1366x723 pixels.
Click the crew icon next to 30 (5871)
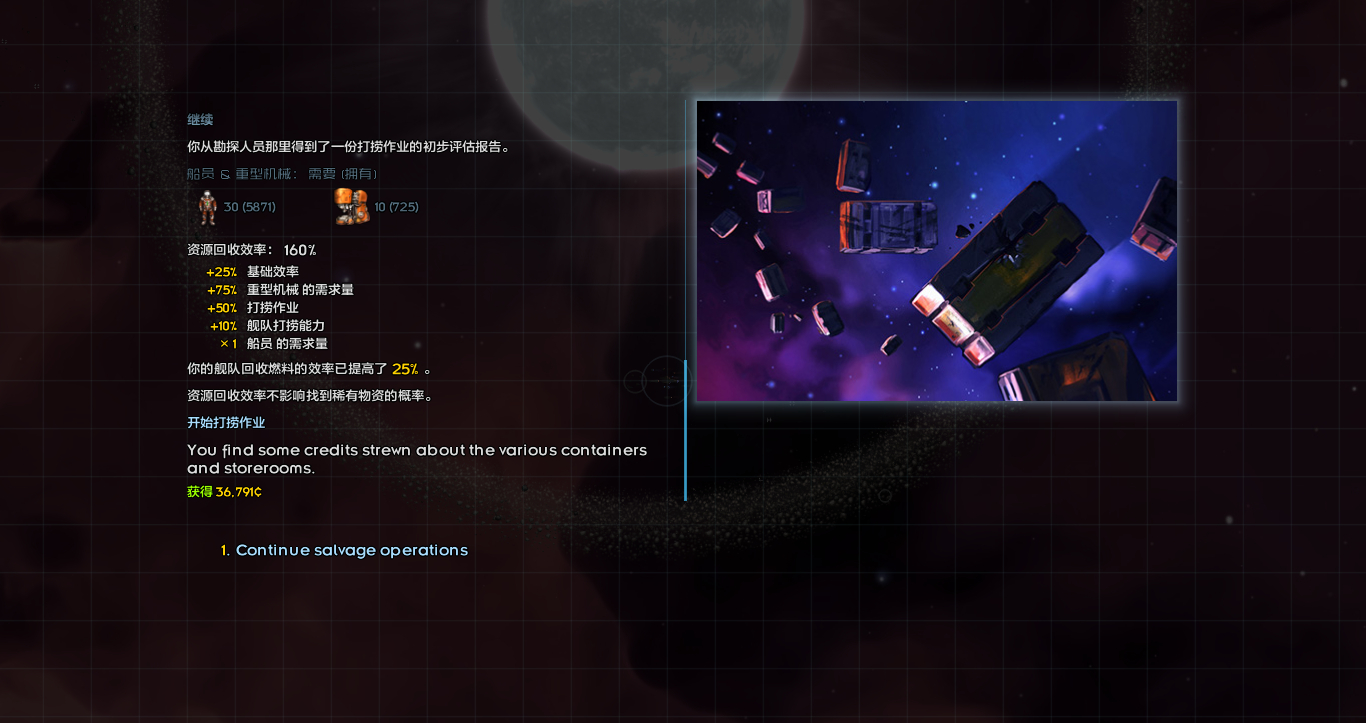pos(207,206)
